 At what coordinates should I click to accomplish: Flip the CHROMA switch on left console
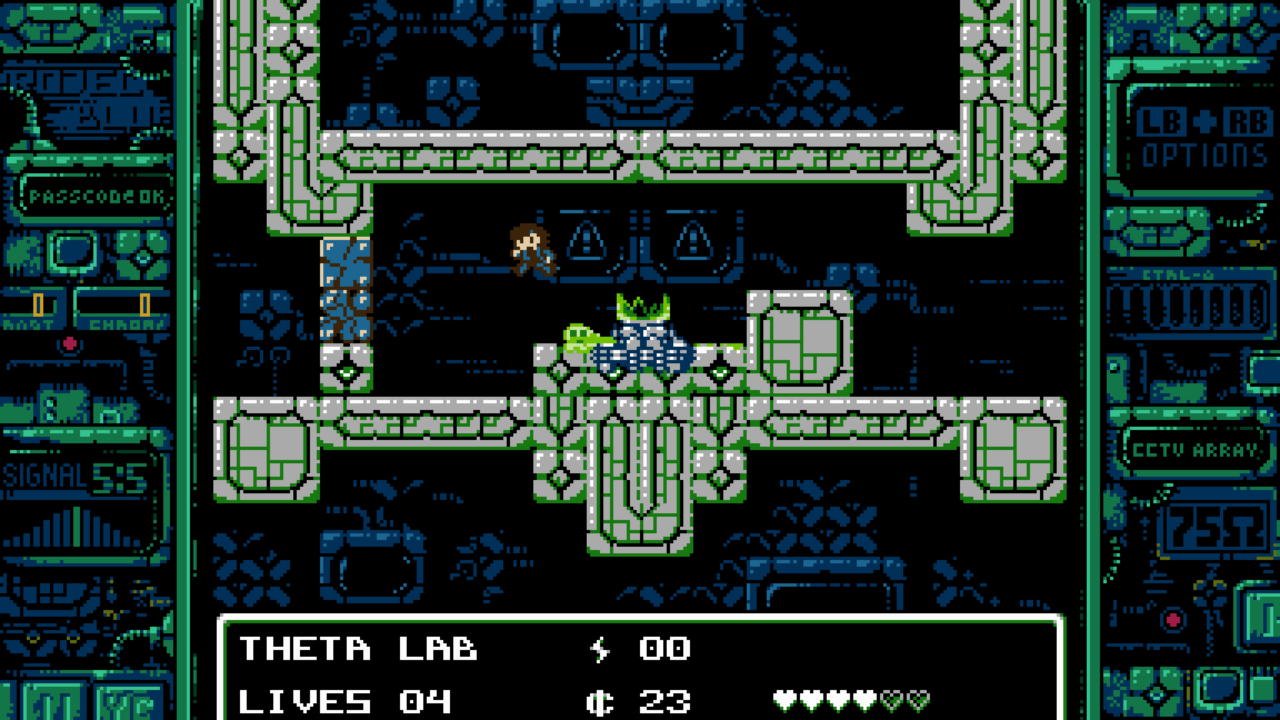pos(144,303)
